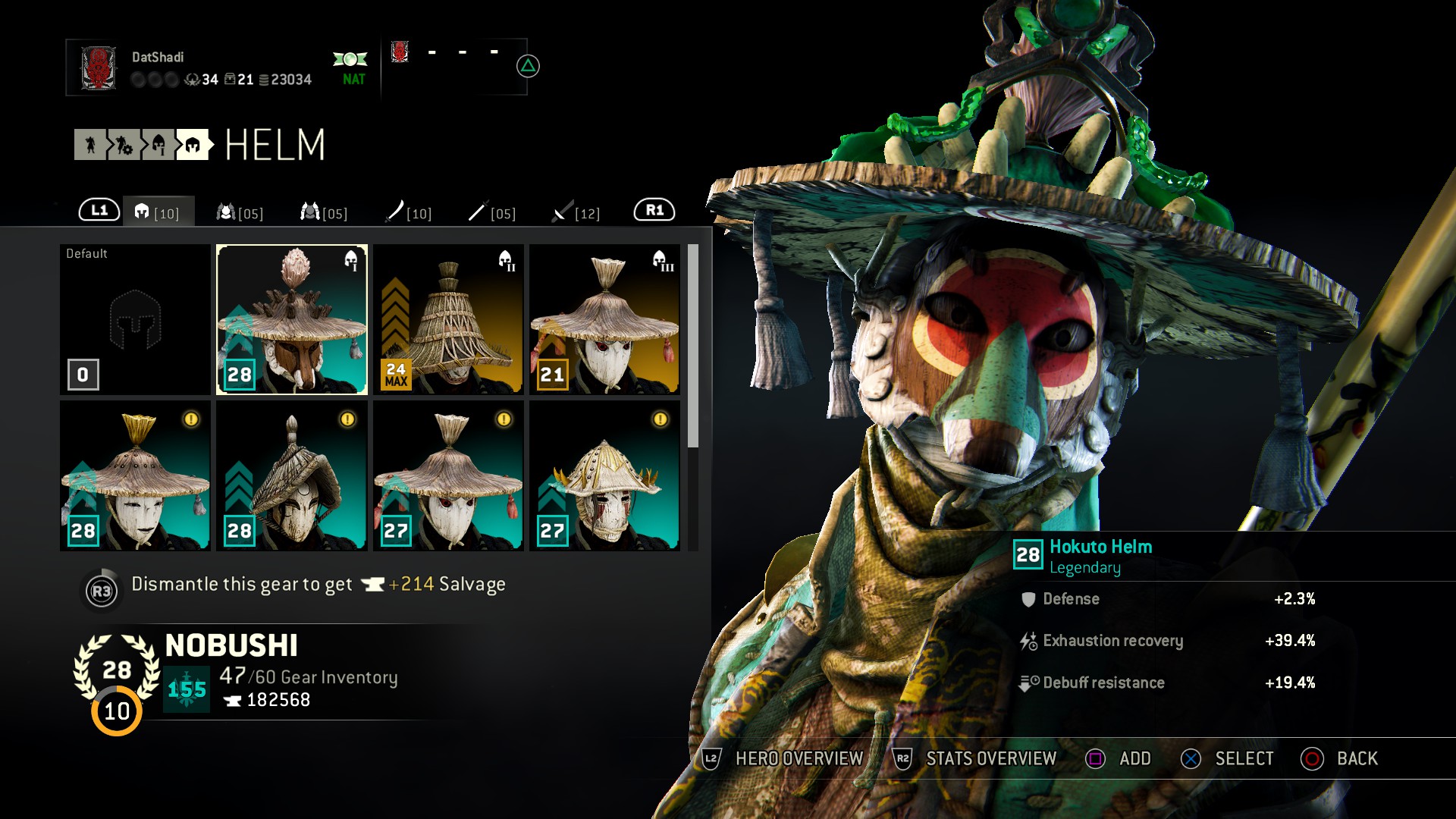Pick the level 21 helm tile
1456x819 pixels.
604,318
